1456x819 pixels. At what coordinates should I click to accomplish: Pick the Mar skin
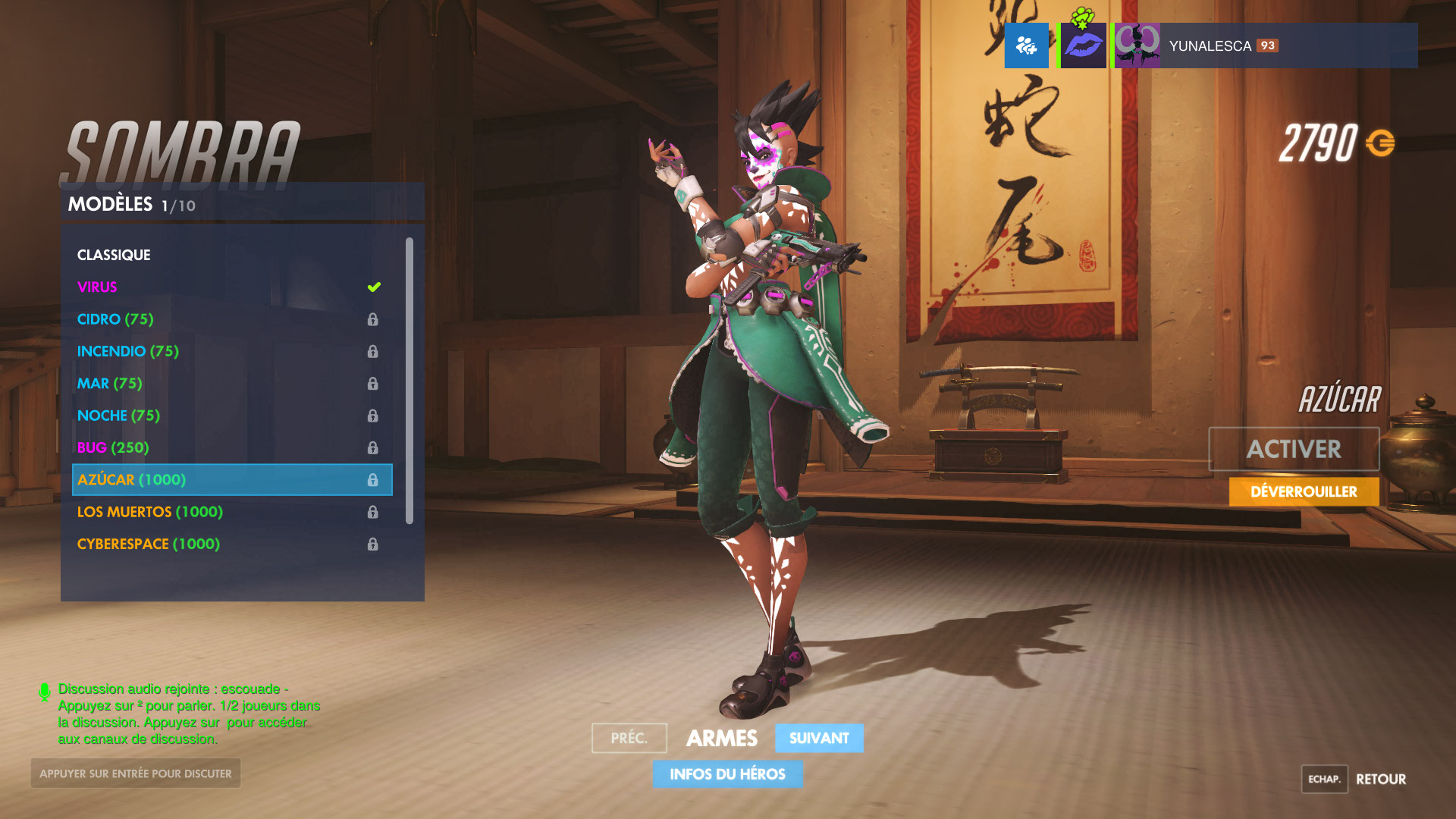(109, 384)
